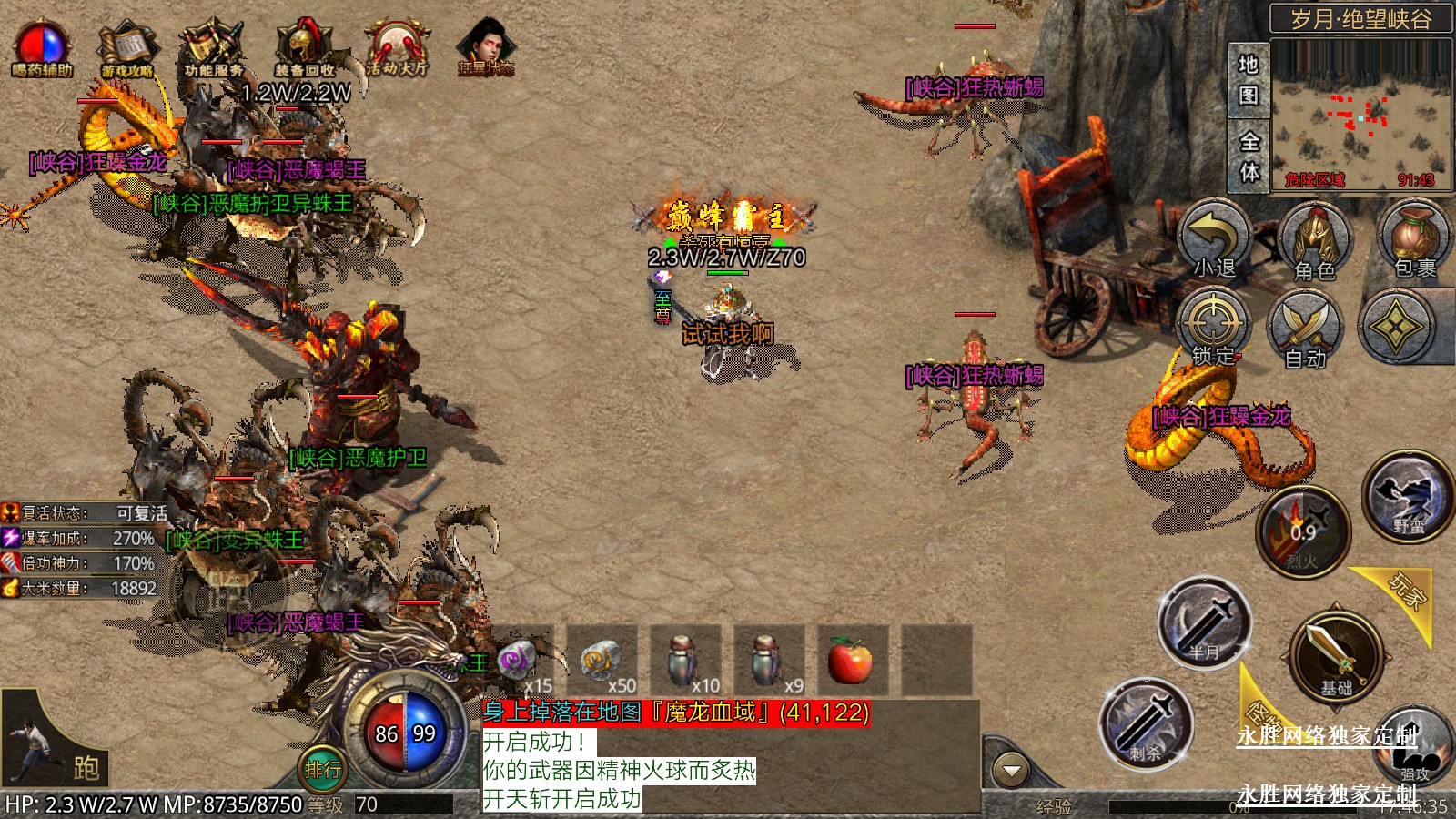Screen dimensions: 1456x819
Task: Open the 角色 character sheet
Action: pyautogui.click(x=1314, y=241)
